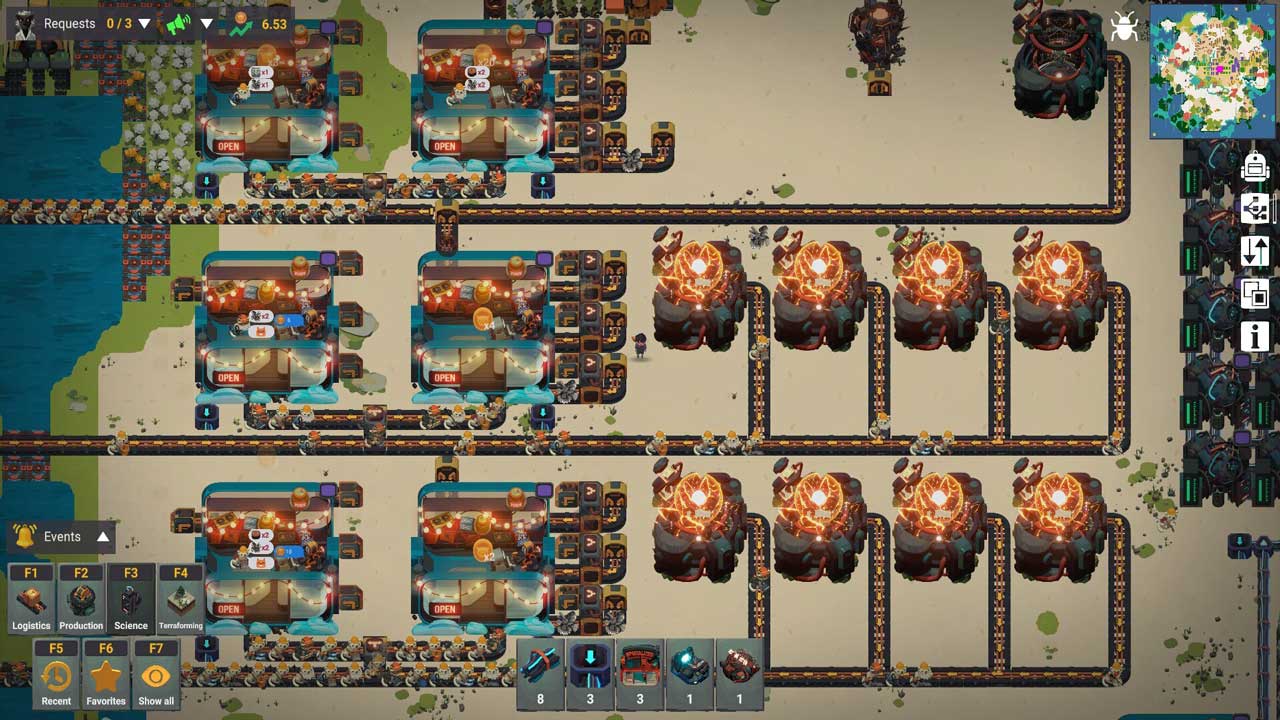This screenshot has width=1280, height=720.
Task: Choose the glowing blue machine hotbar slot
Action: click(x=689, y=672)
